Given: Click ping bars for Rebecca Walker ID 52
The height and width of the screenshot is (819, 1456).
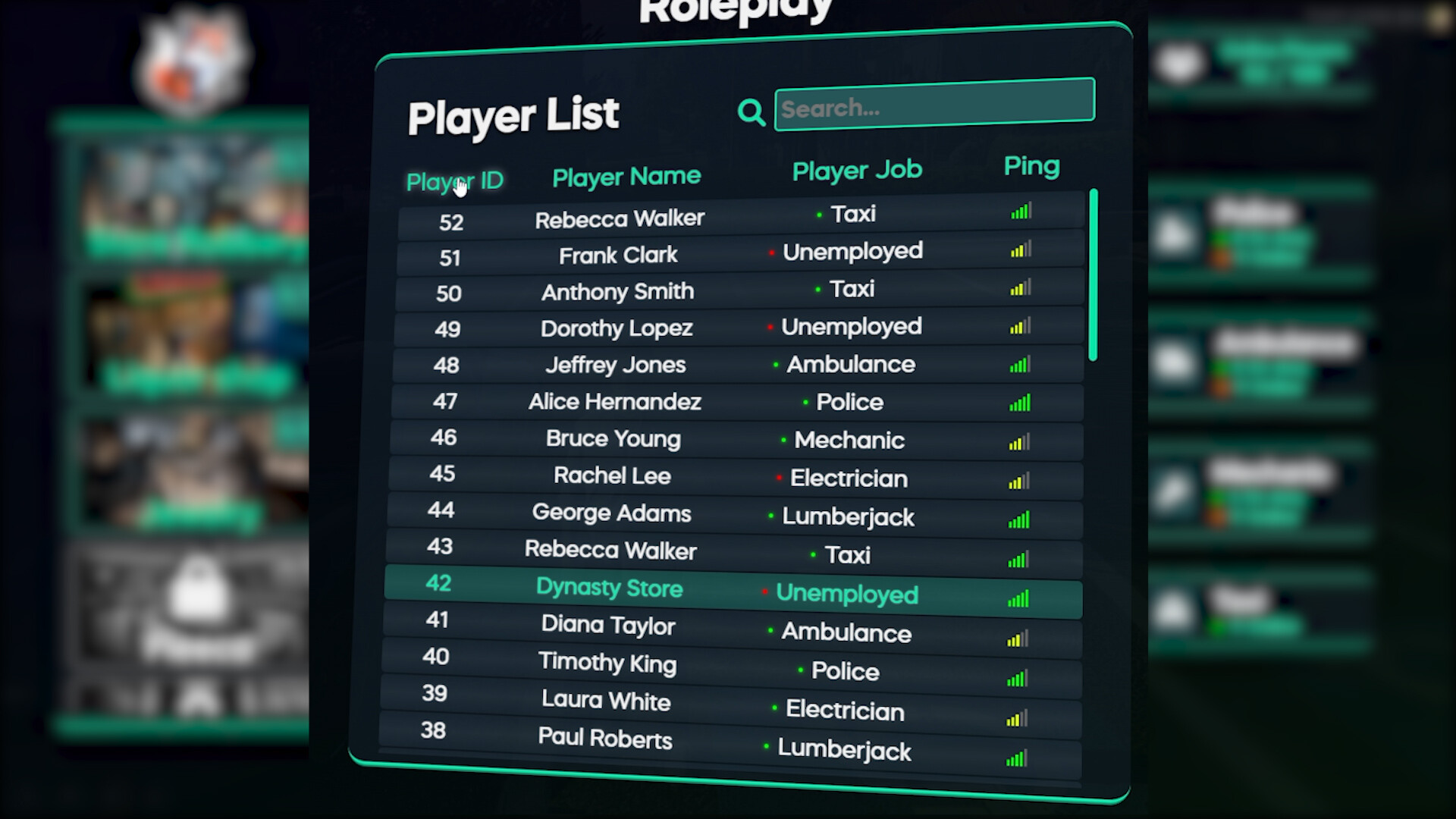Looking at the screenshot, I should 1020,213.
